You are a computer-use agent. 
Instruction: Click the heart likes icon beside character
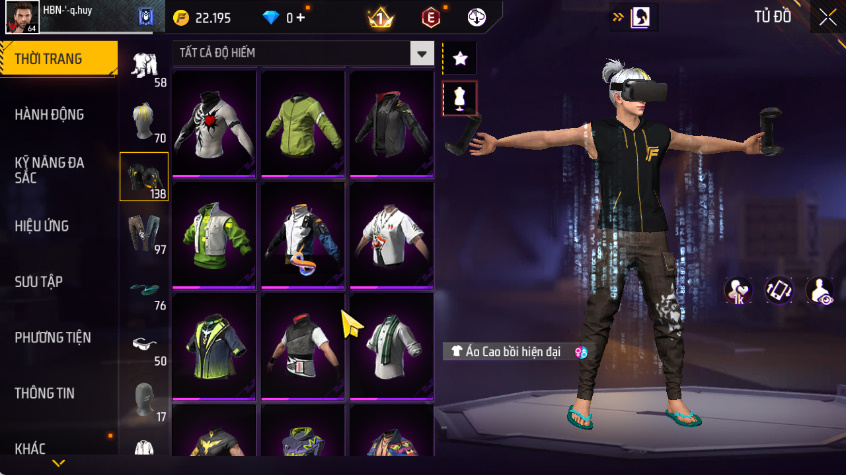738,291
